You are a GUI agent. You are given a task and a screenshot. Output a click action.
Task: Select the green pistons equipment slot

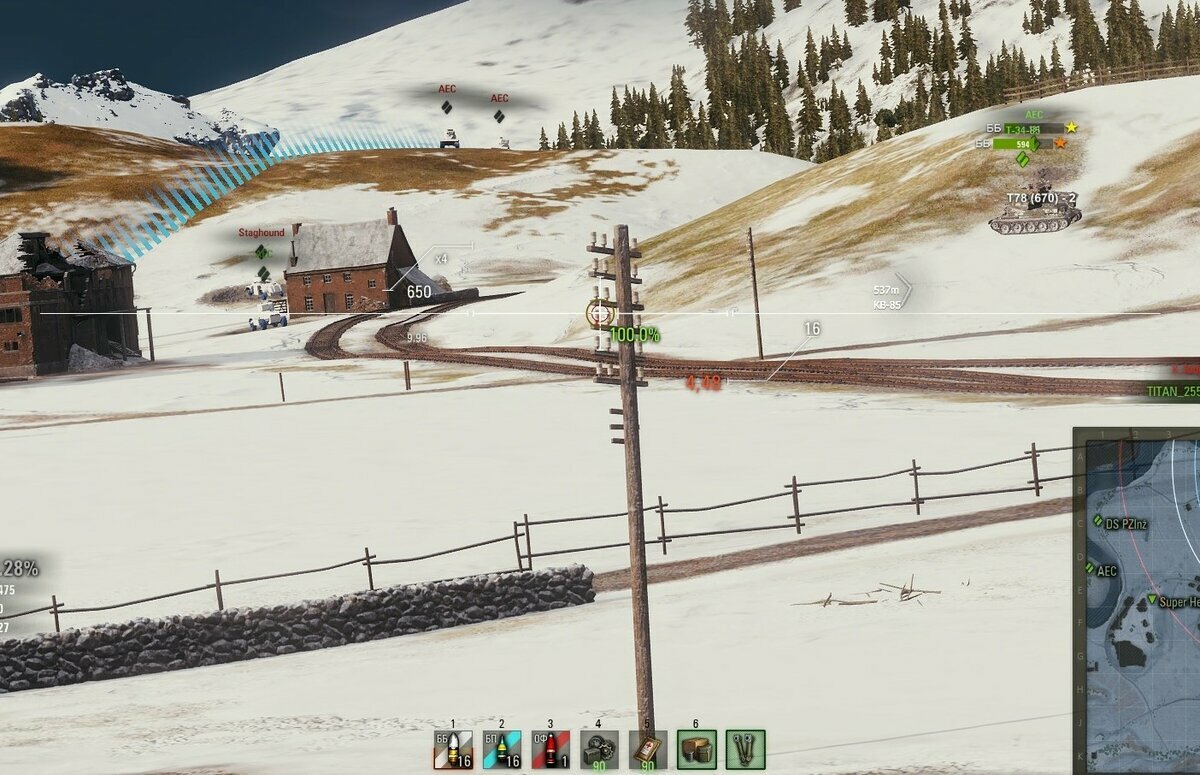click(x=745, y=749)
